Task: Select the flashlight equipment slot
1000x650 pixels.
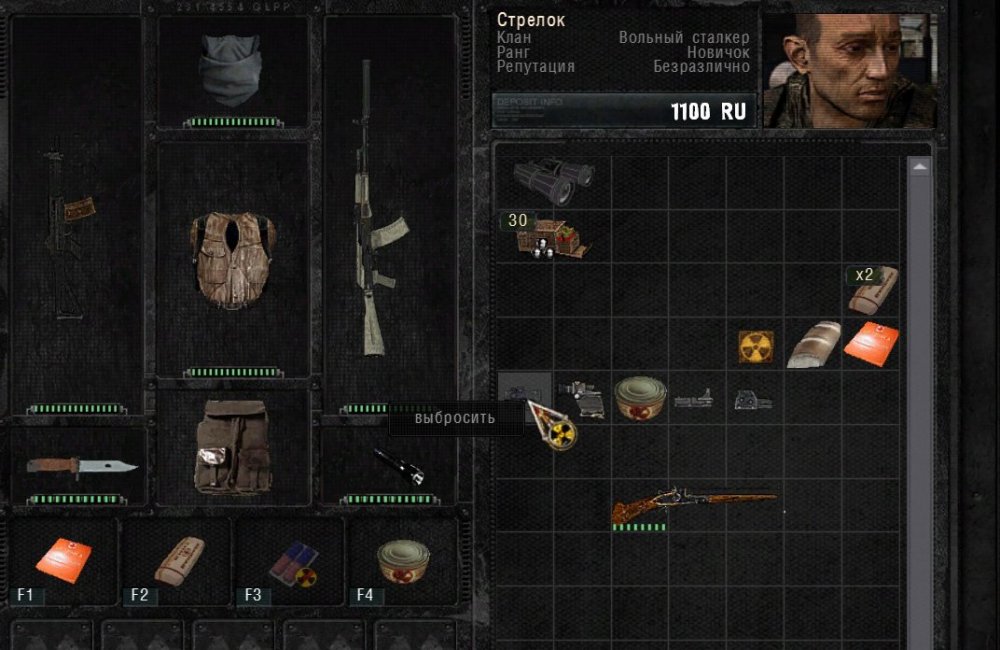Action: 398,464
